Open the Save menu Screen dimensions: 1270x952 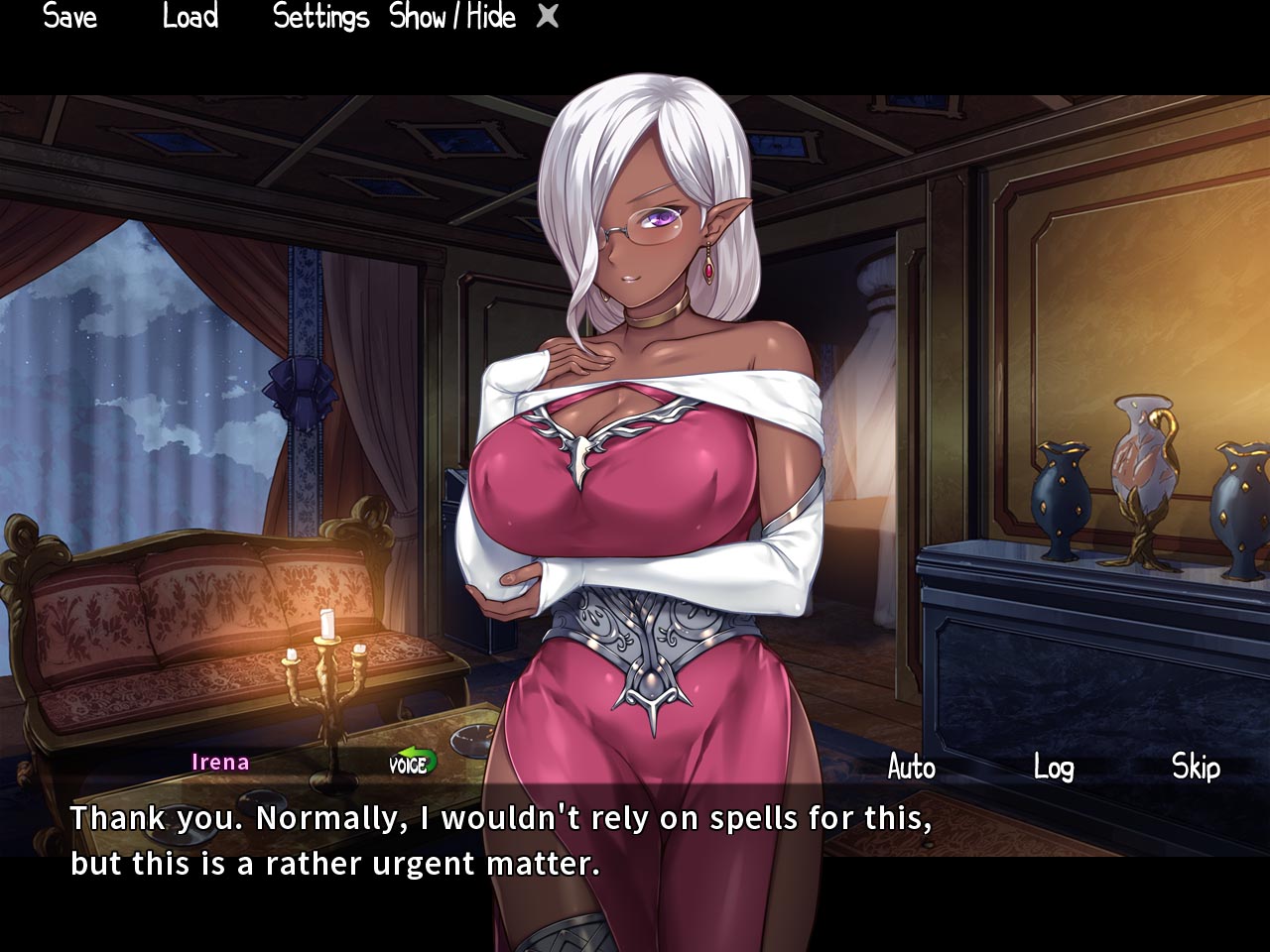click(70, 17)
